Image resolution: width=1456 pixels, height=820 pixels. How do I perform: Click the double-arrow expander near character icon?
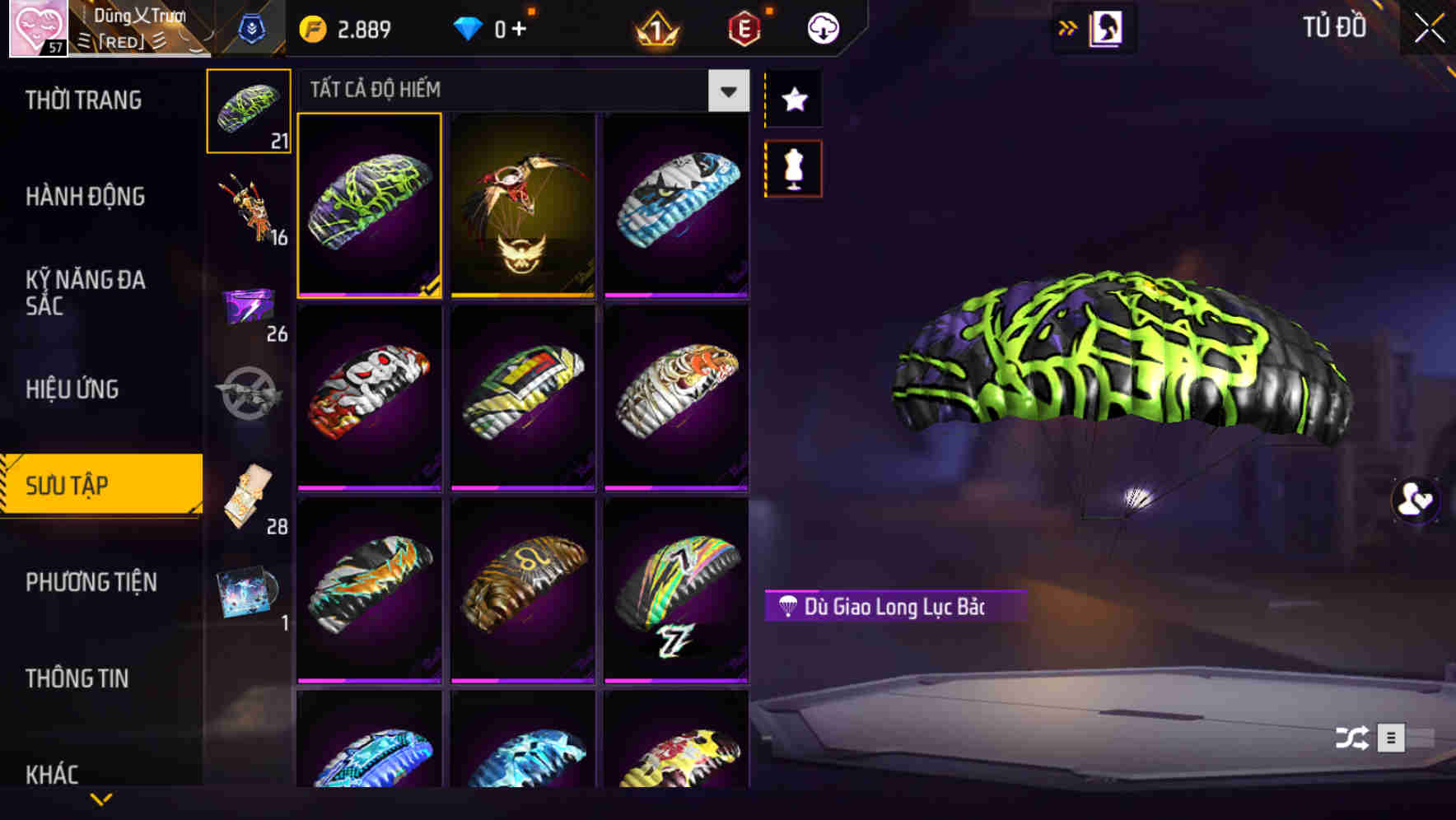[x=1067, y=27]
